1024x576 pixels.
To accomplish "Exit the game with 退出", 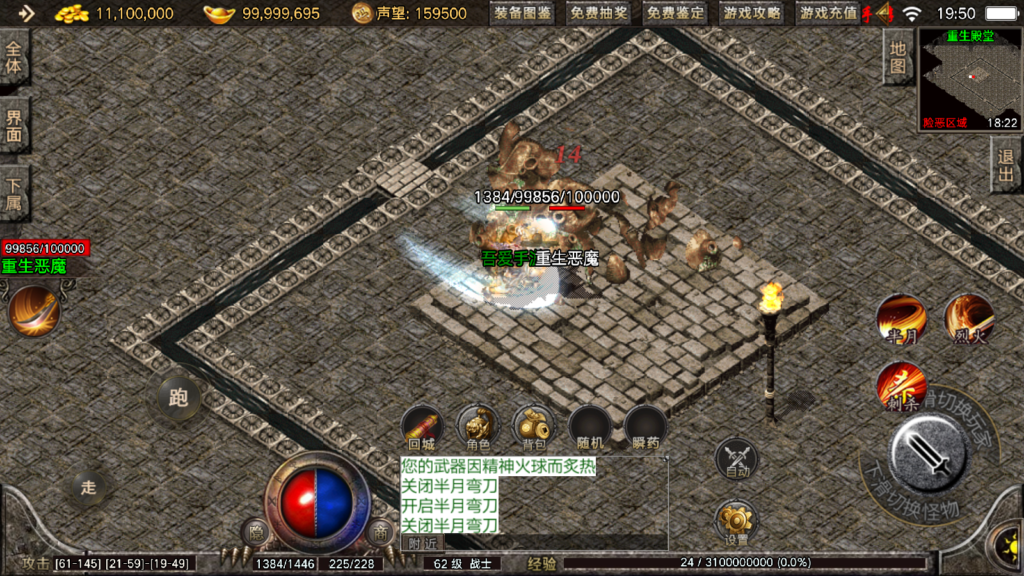I will 1006,167.
